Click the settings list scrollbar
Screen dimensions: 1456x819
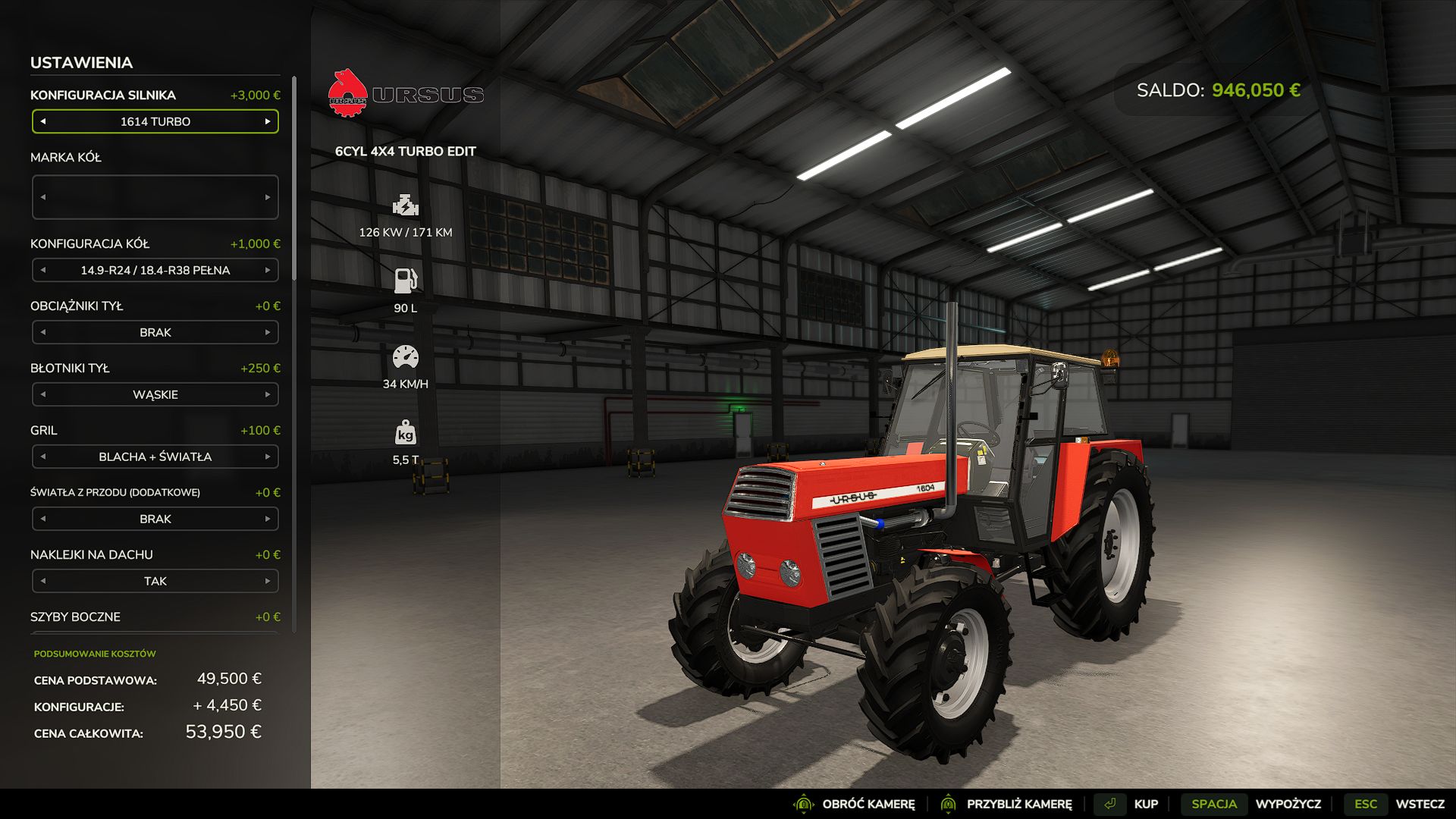click(294, 182)
